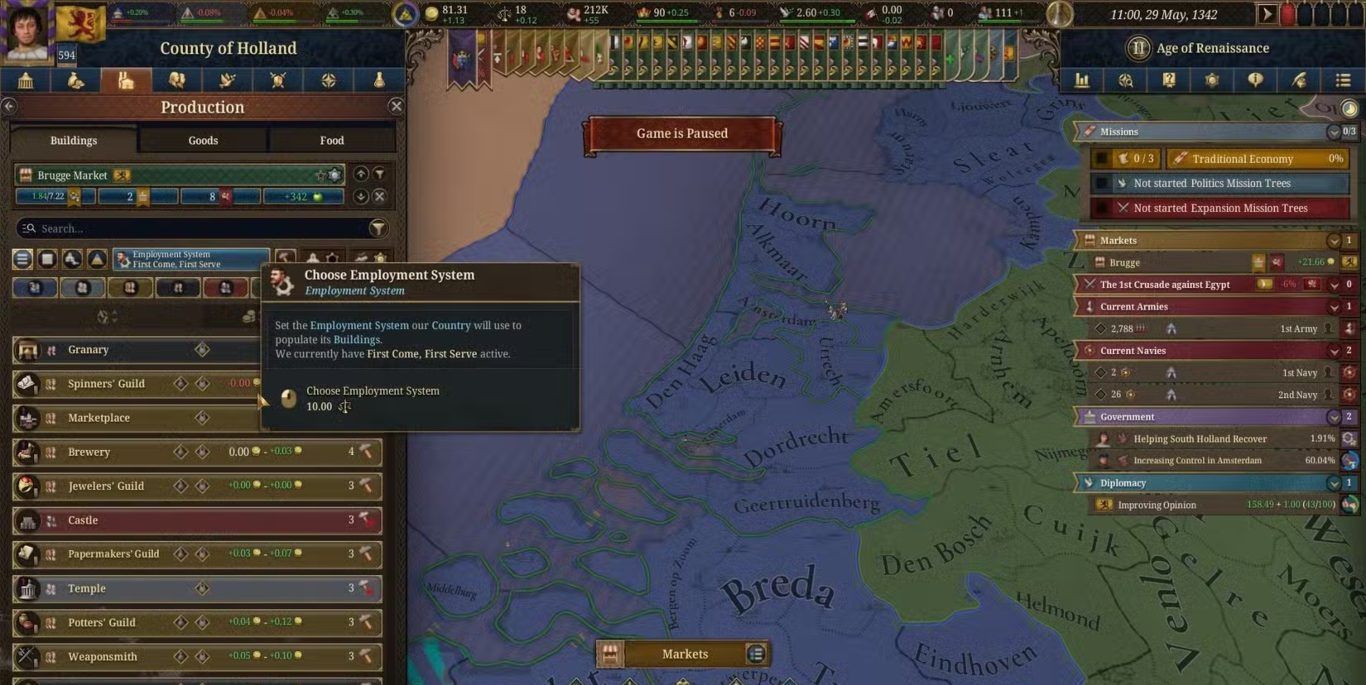The width and height of the screenshot is (1366, 685).
Task: Select the Buildings tab
Action: [74, 140]
